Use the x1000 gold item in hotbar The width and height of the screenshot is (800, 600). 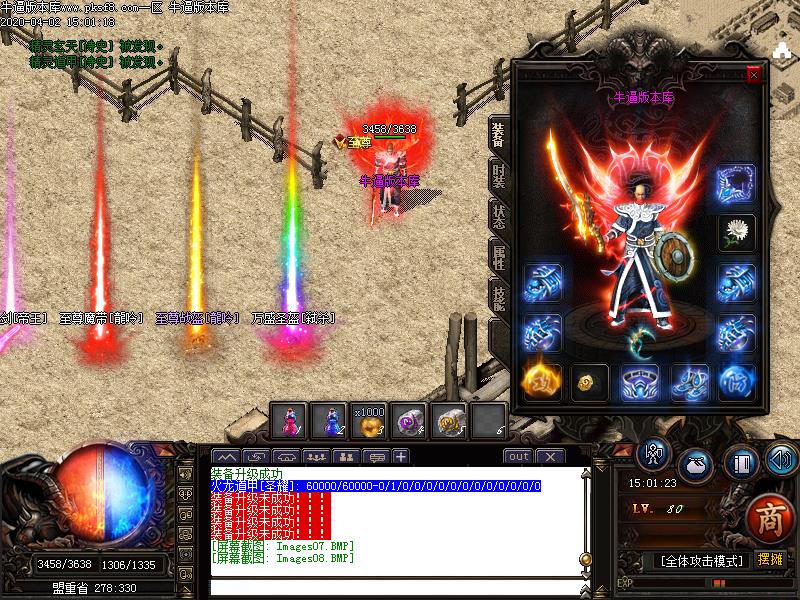point(369,423)
